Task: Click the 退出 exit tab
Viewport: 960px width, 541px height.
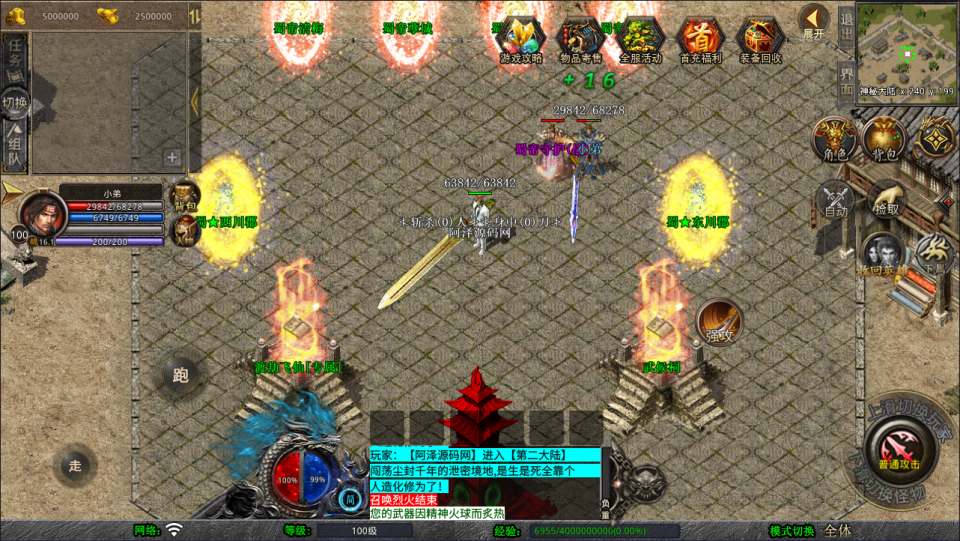Action: 845,22
